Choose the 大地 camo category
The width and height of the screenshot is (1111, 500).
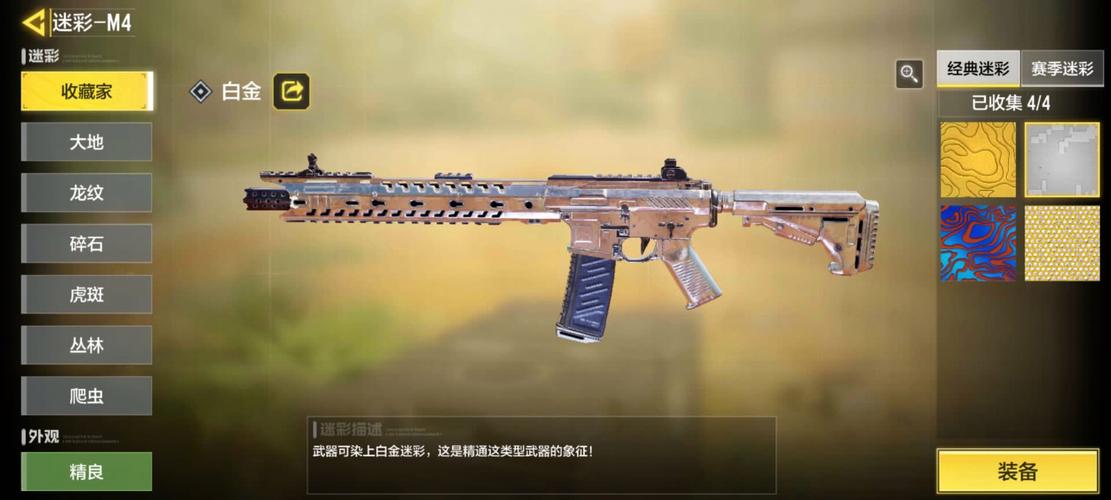pyautogui.click(x=87, y=142)
